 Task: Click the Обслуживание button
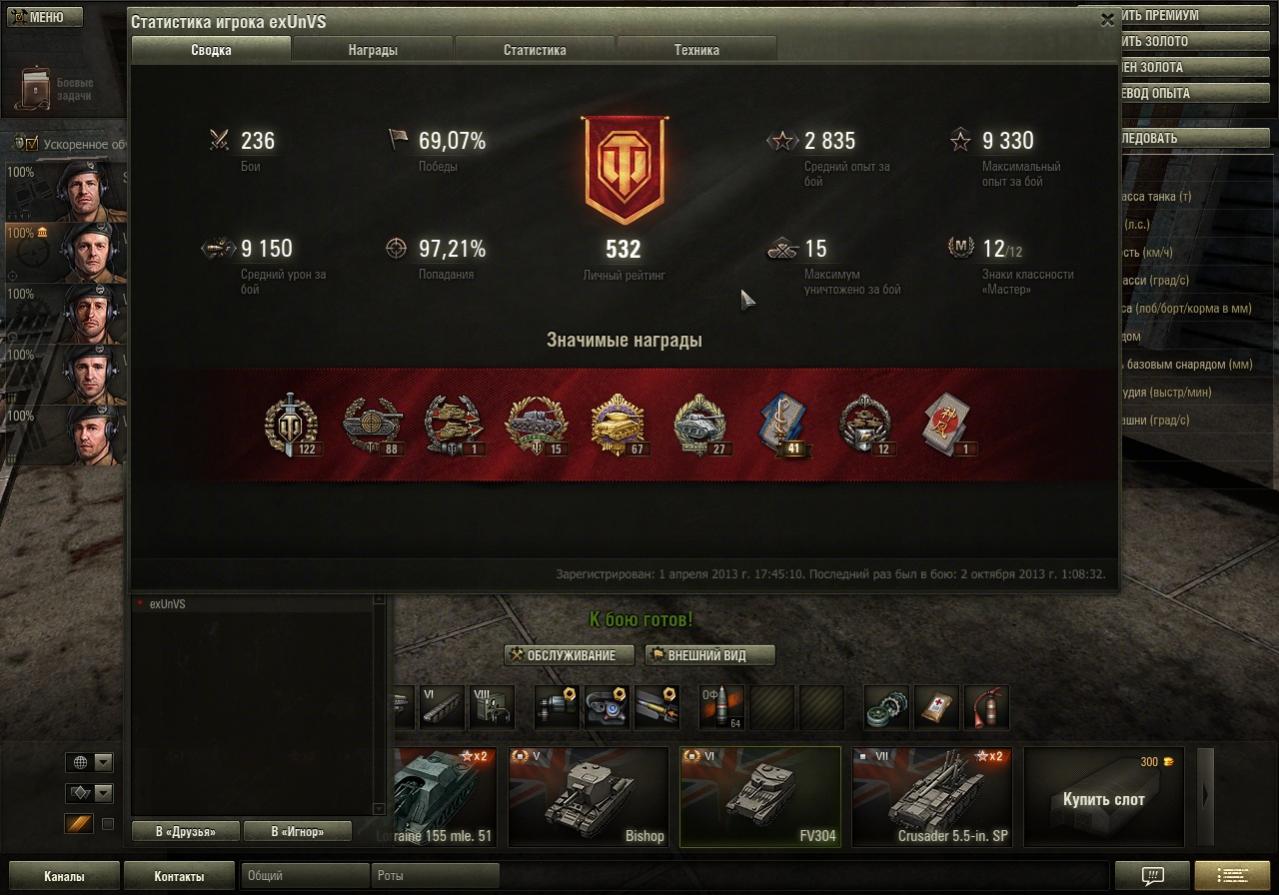click(570, 655)
